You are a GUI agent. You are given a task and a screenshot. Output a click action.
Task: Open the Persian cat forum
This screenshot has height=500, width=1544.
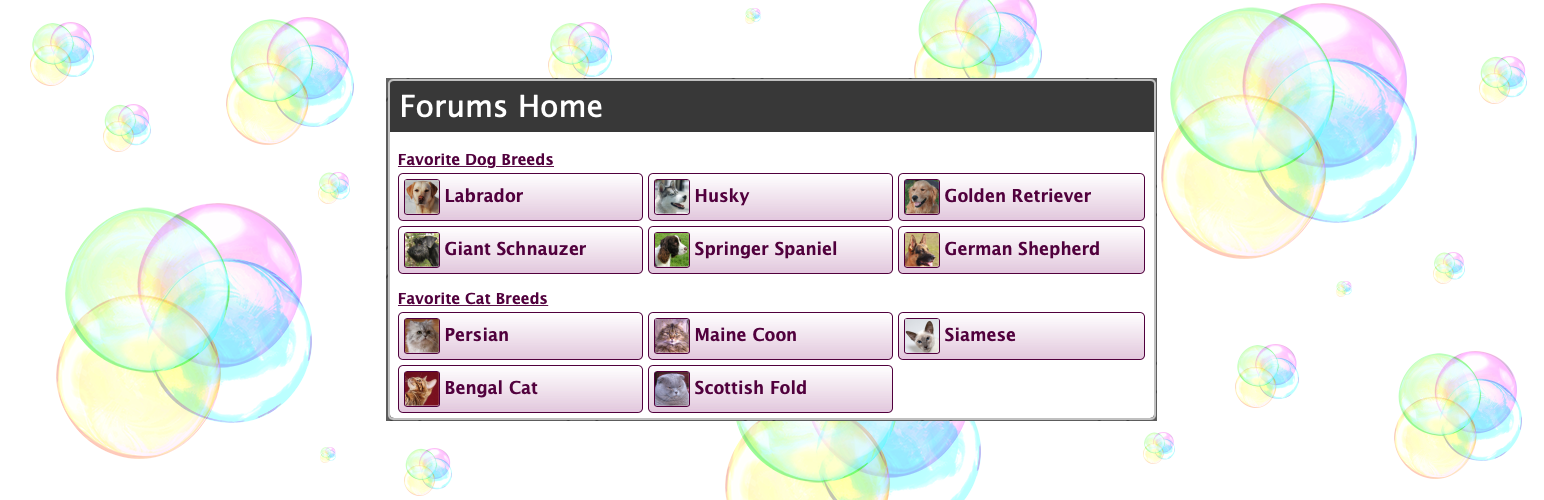pos(520,336)
